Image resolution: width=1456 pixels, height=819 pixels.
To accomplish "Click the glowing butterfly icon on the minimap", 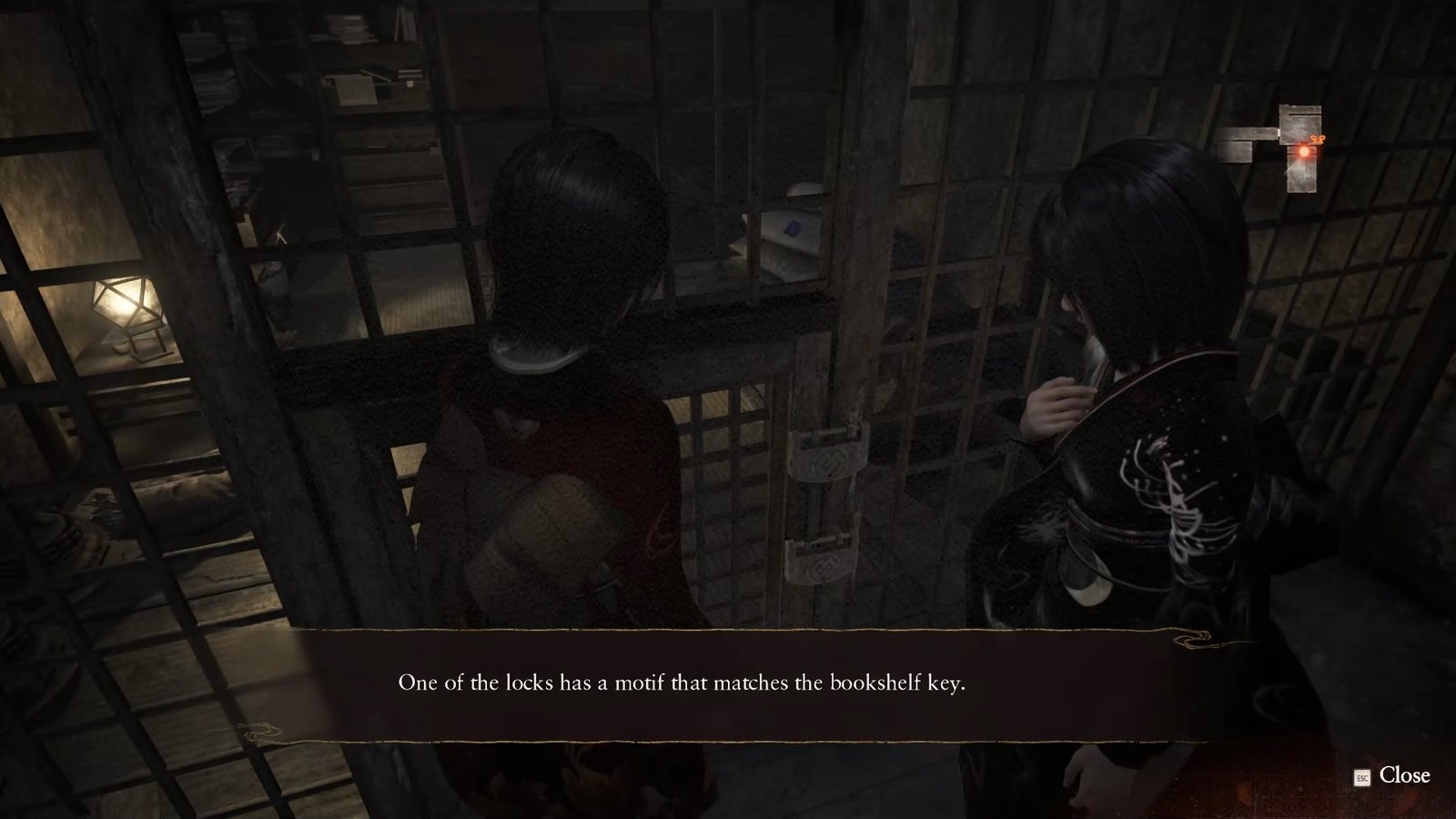I will (1317, 139).
